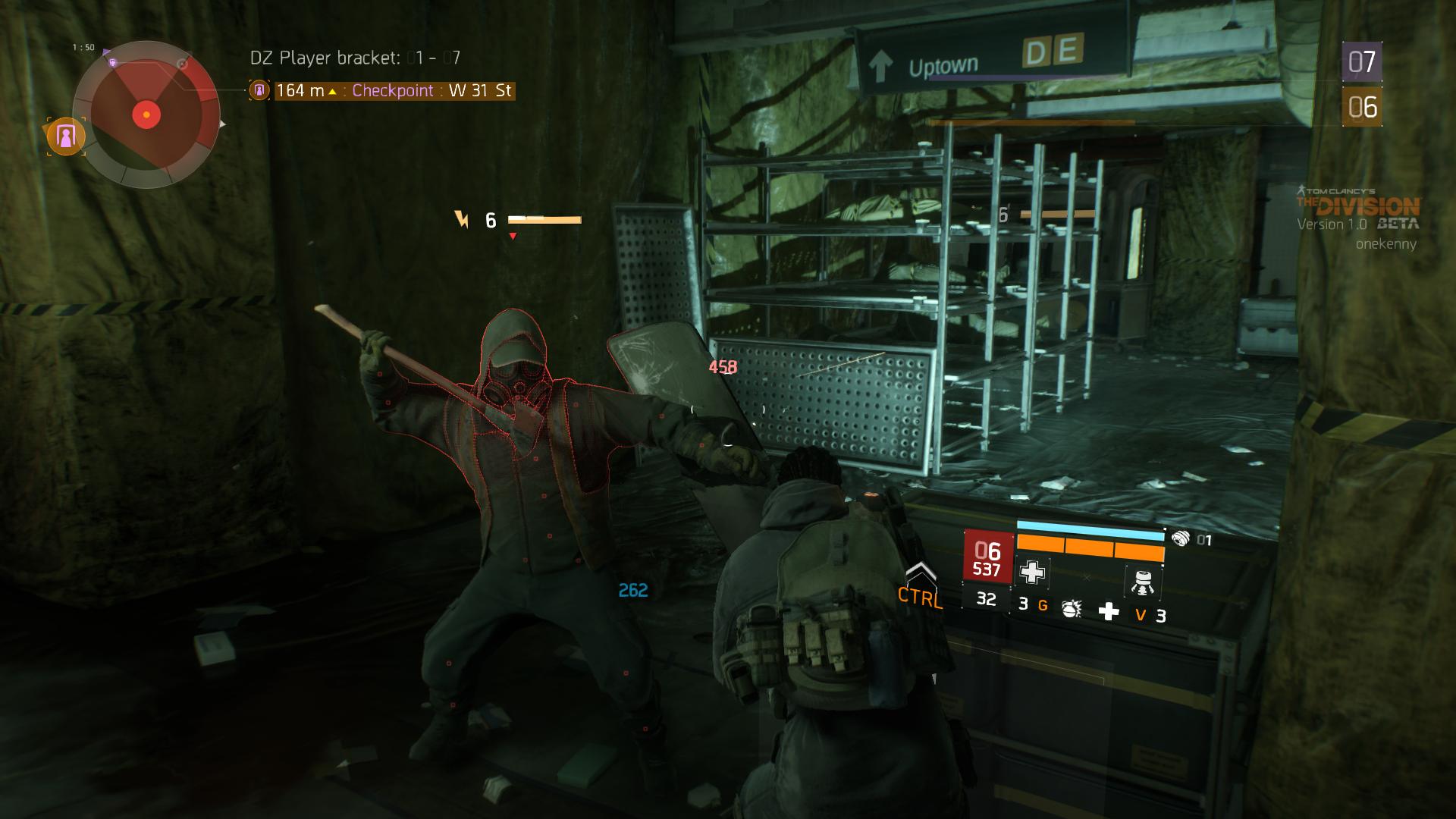Click the circular radar minimap

click(x=146, y=115)
